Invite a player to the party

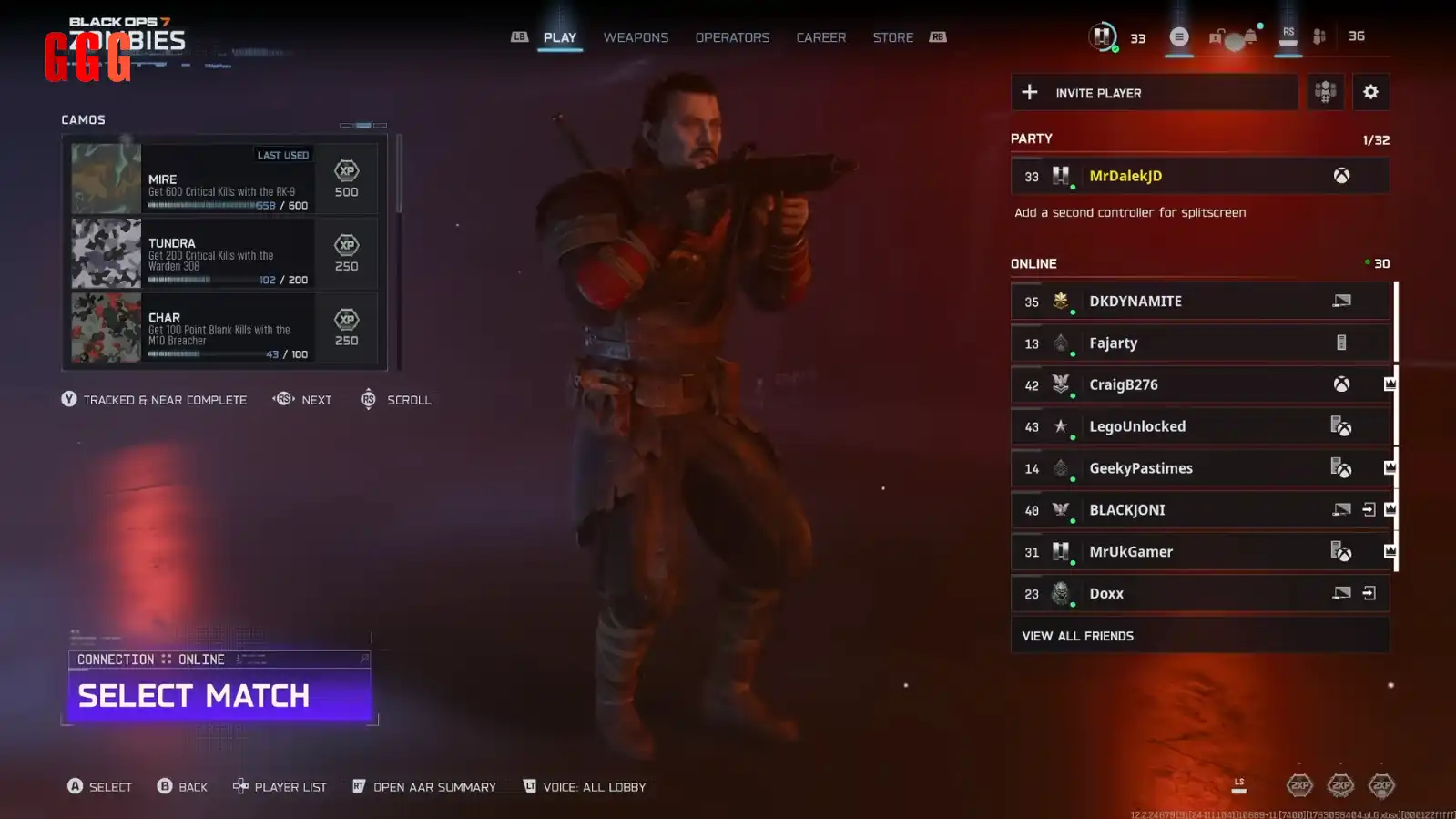tap(1154, 93)
